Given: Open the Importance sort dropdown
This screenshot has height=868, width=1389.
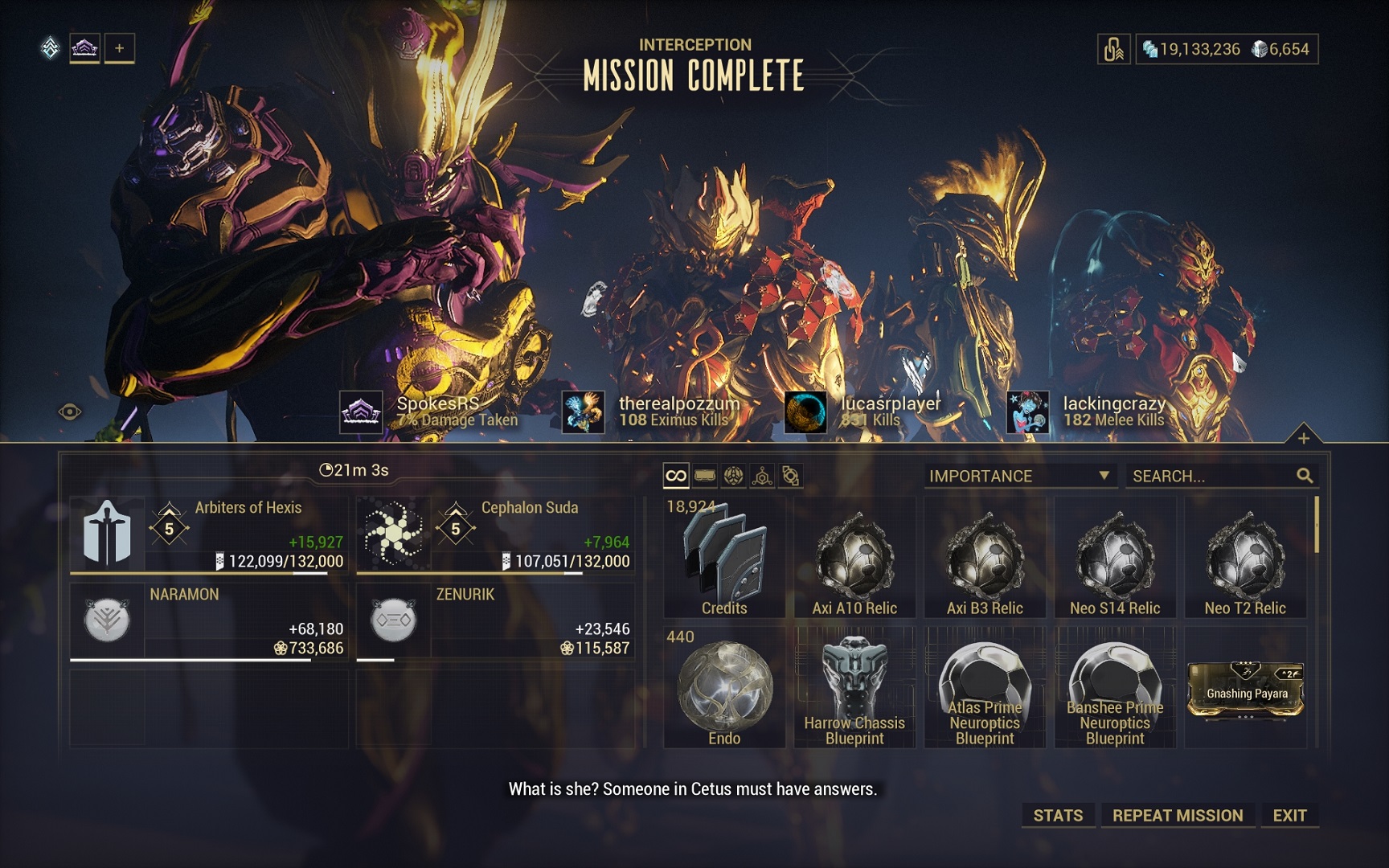Looking at the screenshot, I should [x=1019, y=476].
